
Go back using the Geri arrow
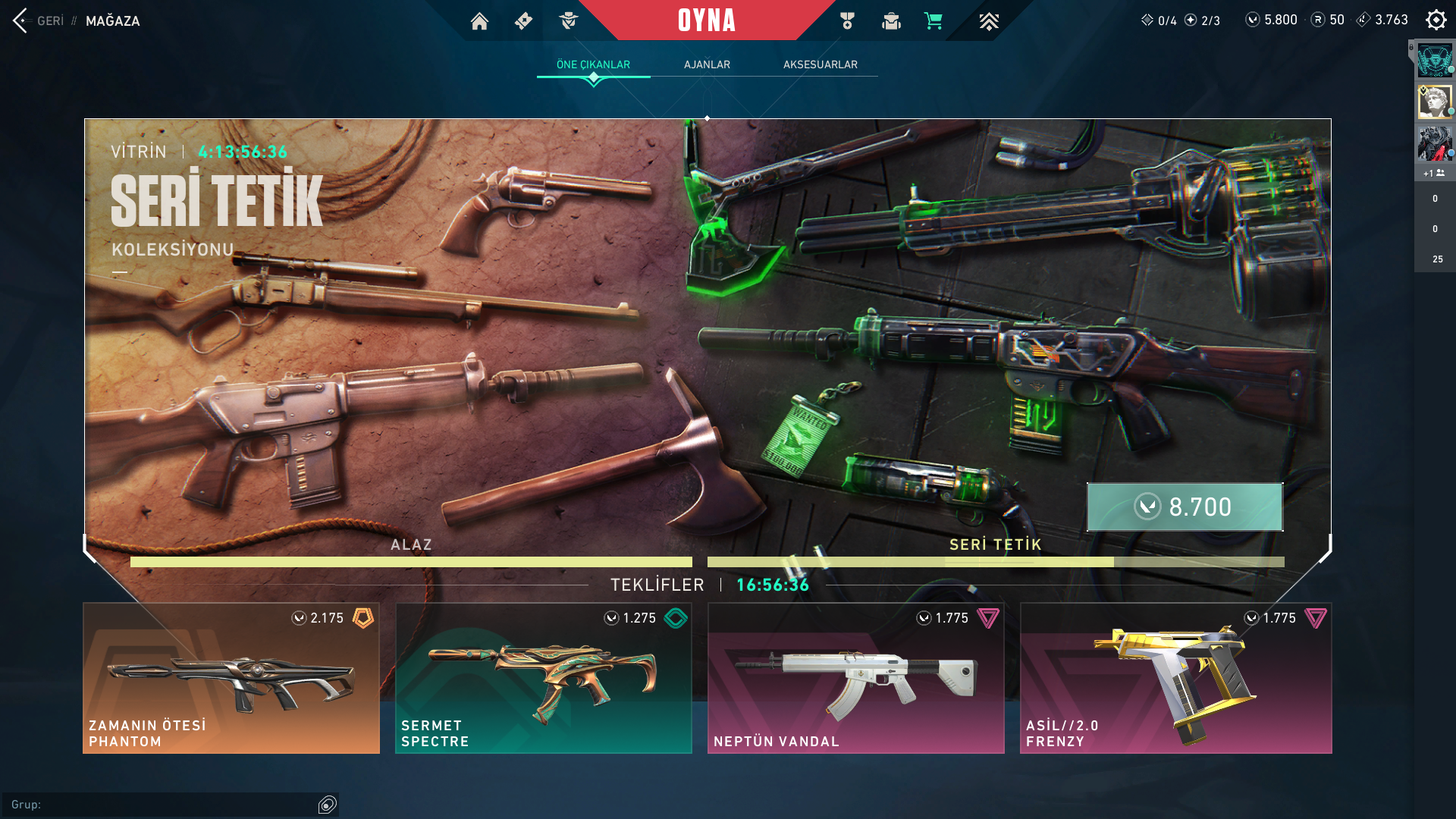tap(20, 20)
